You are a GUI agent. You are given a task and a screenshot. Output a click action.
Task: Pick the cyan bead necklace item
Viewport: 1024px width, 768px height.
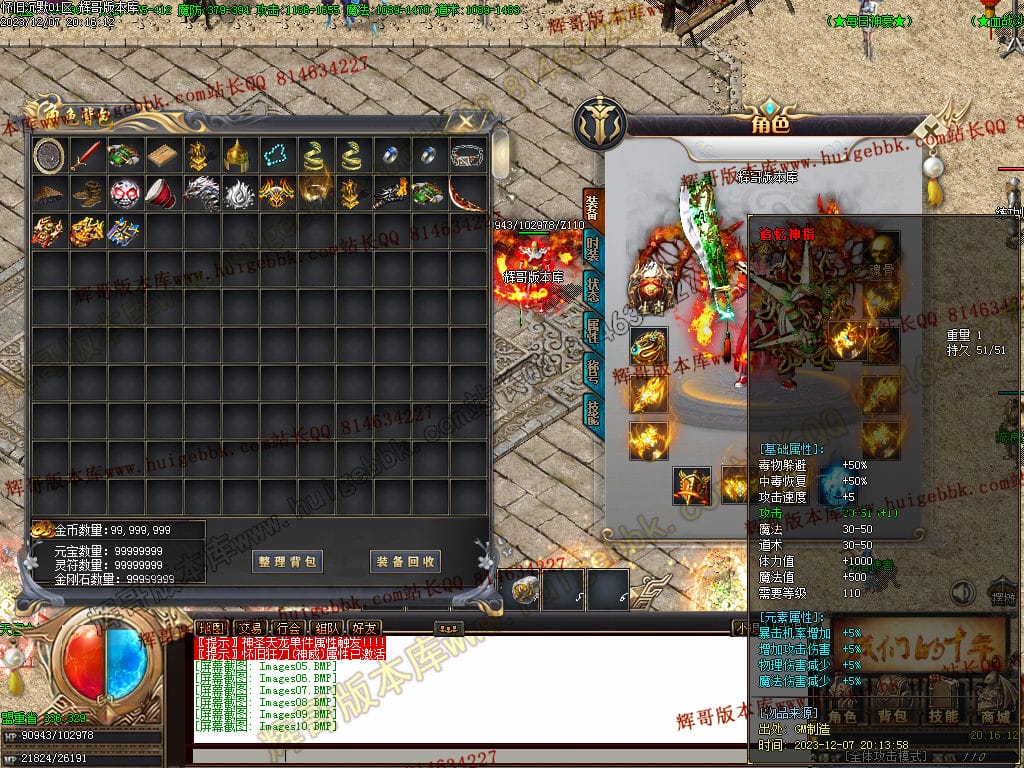[x=275, y=155]
